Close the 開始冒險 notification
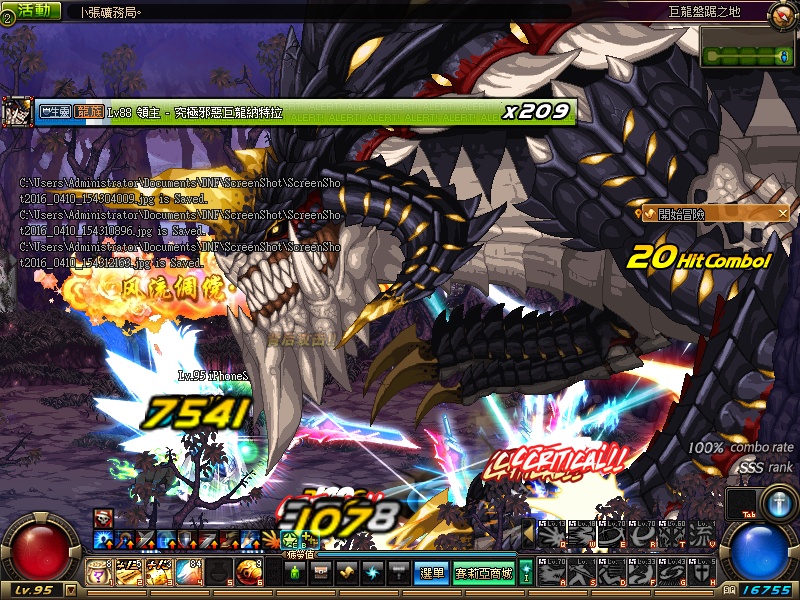Viewport: 800px width, 600px height. [782, 213]
